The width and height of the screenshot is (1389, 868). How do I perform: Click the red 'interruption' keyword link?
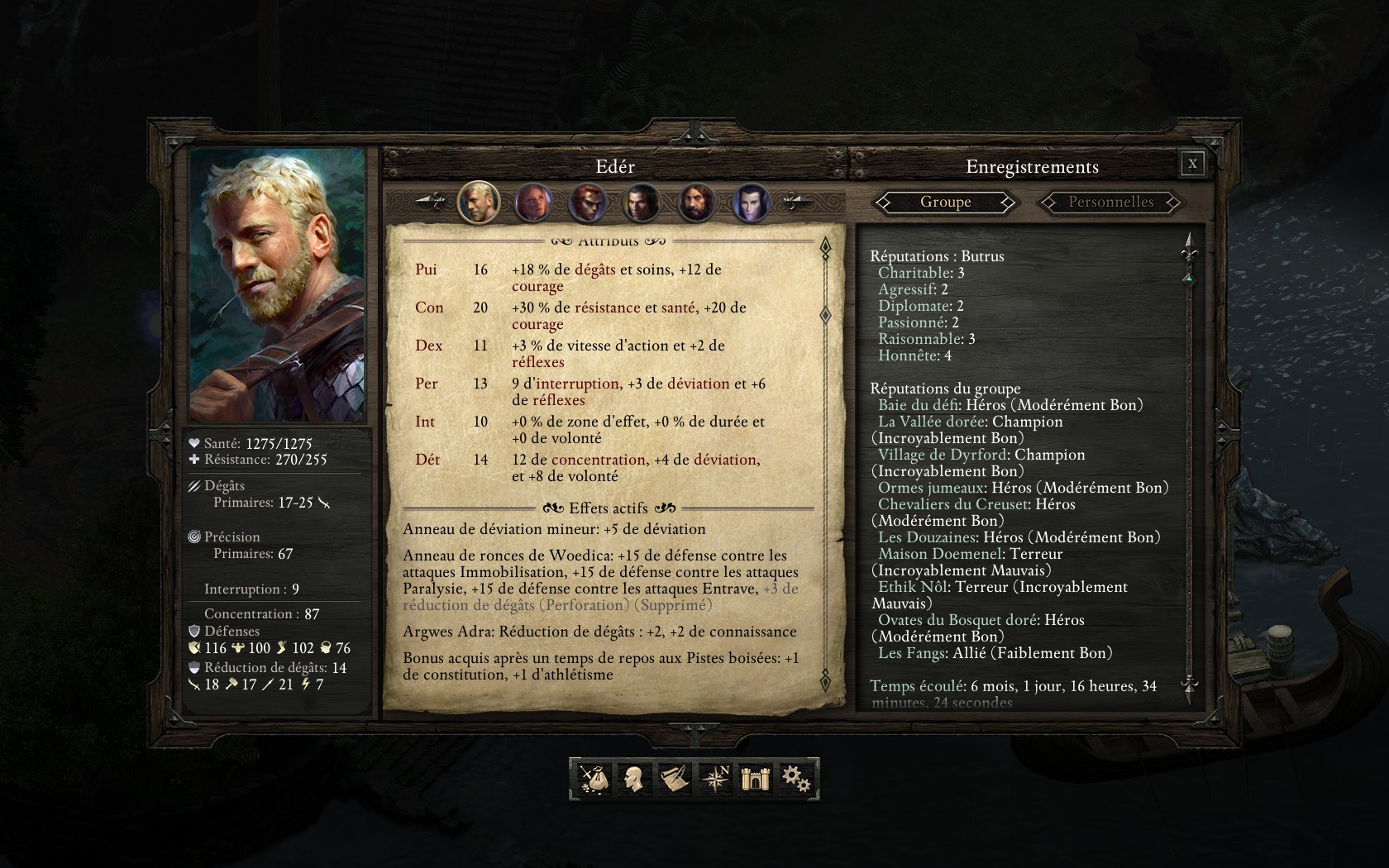click(x=578, y=384)
